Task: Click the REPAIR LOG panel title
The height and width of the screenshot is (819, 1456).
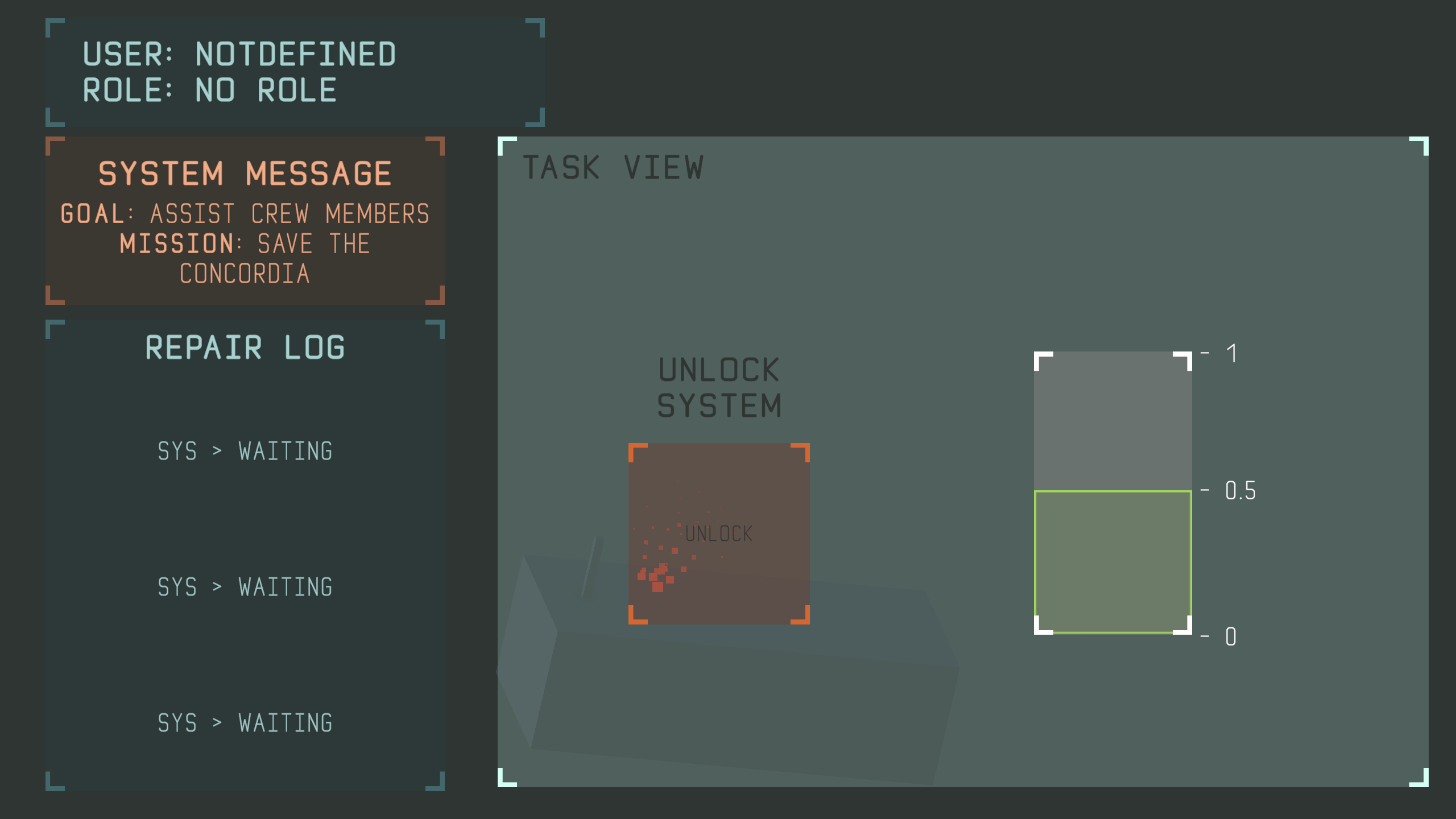Action: click(245, 347)
